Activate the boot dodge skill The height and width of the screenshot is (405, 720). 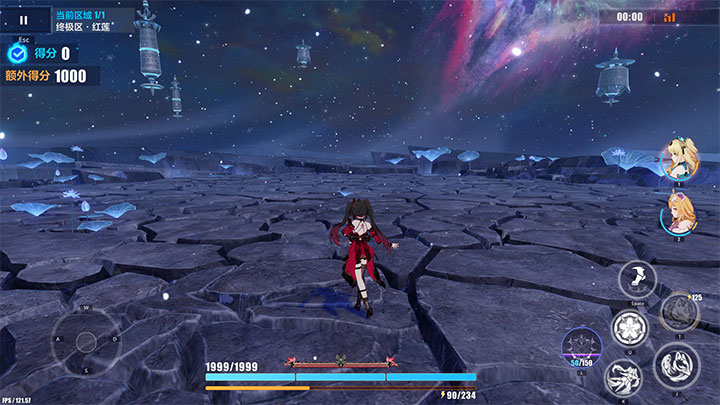(x=637, y=280)
